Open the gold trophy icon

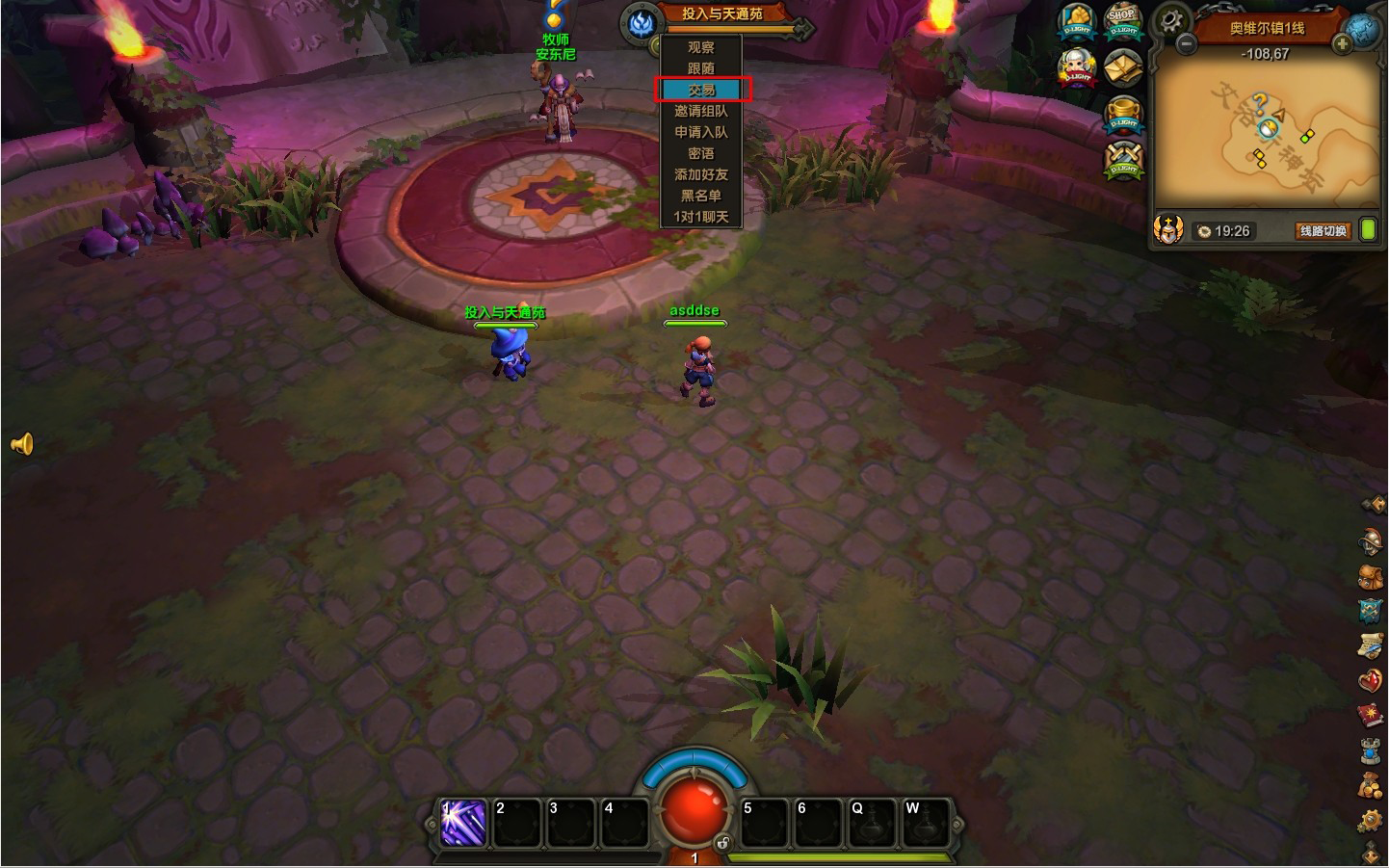click(x=1122, y=114)
